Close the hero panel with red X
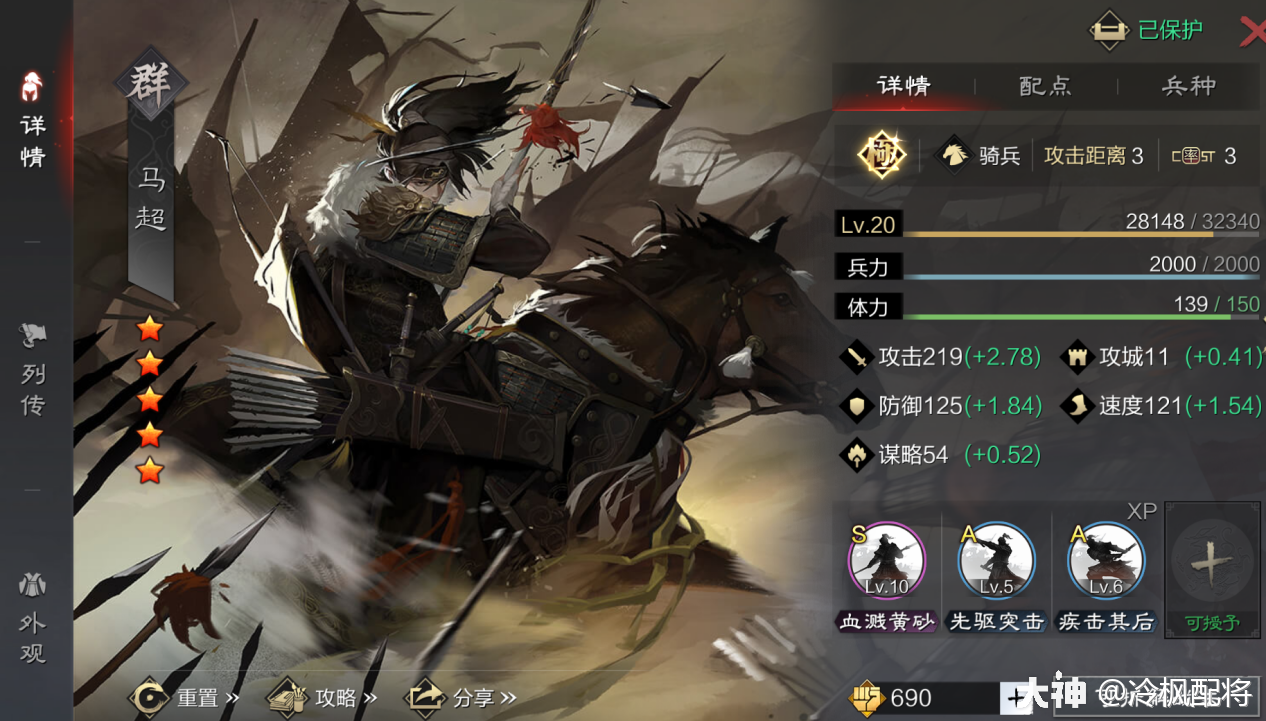 pyautogui.click(x=1251, y=32)
